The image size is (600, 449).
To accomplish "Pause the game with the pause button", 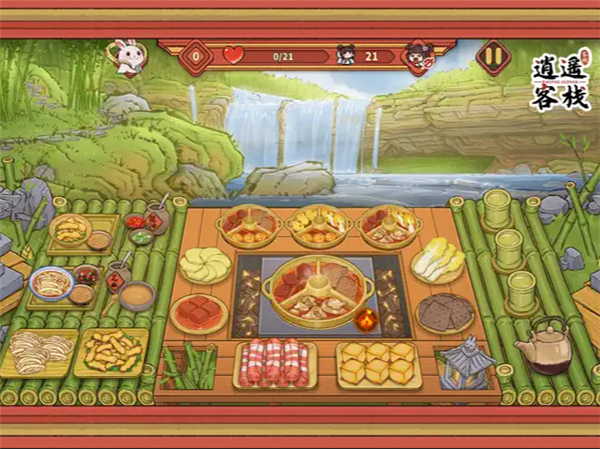I will click(492, 56).
